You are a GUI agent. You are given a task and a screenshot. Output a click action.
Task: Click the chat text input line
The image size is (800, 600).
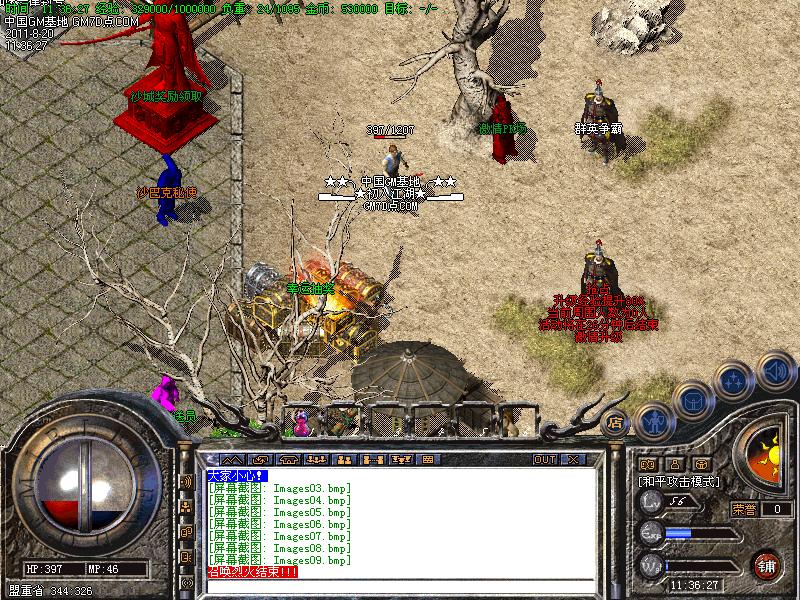click(x=400, y=585)
